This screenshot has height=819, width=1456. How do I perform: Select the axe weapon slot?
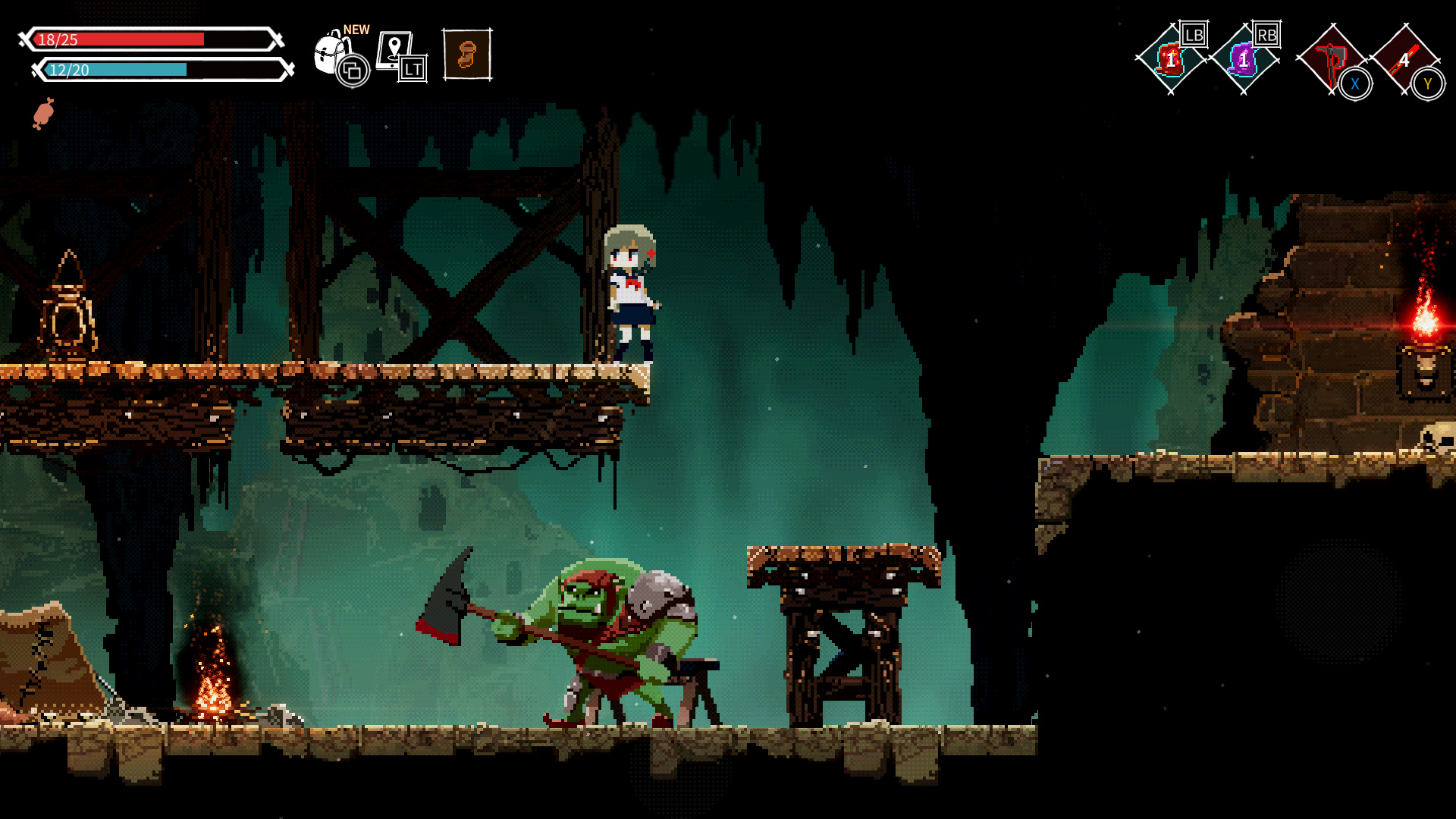coord(1330,59)
